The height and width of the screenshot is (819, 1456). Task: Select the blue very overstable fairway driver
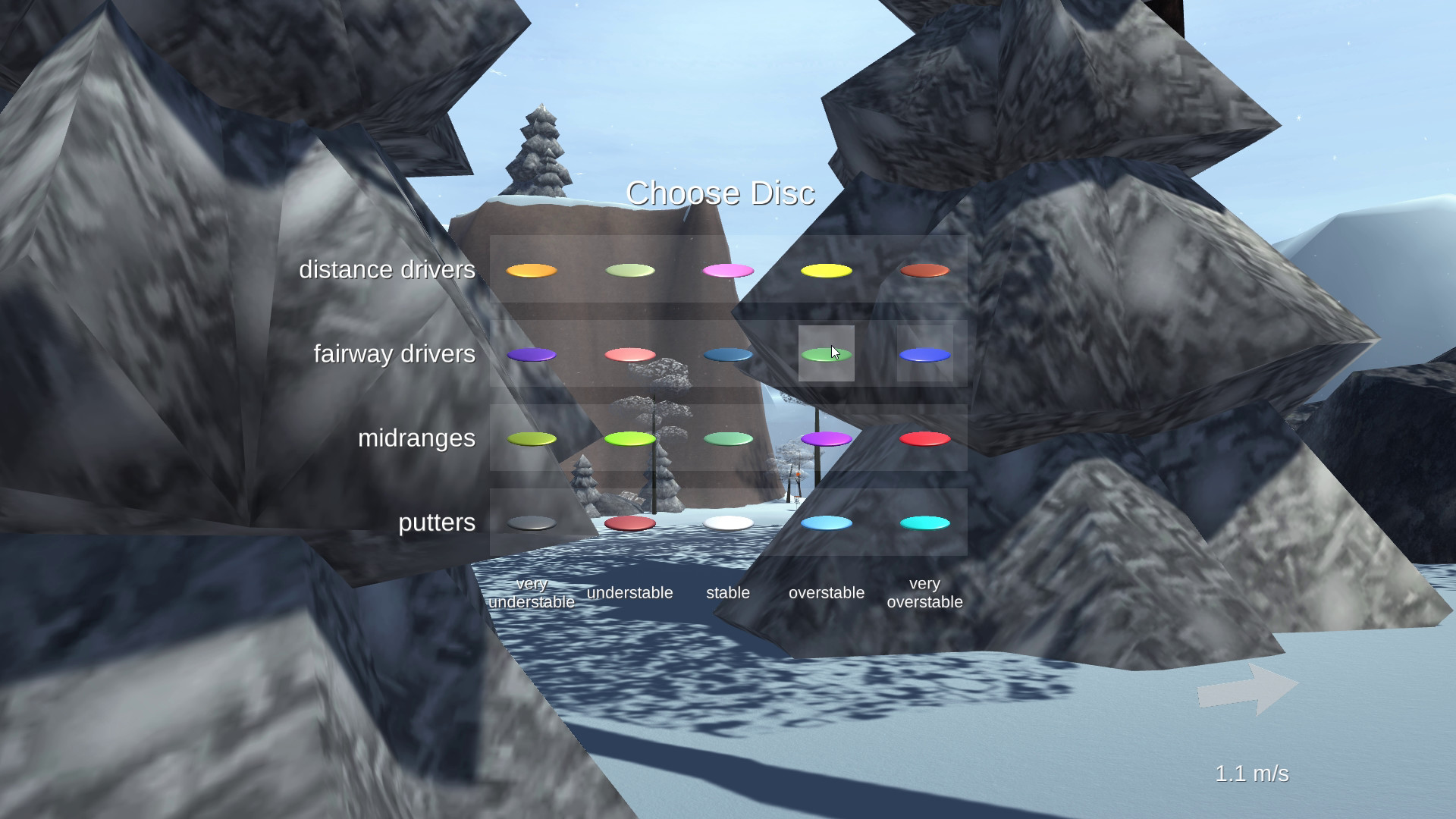(x=924, y=353)
